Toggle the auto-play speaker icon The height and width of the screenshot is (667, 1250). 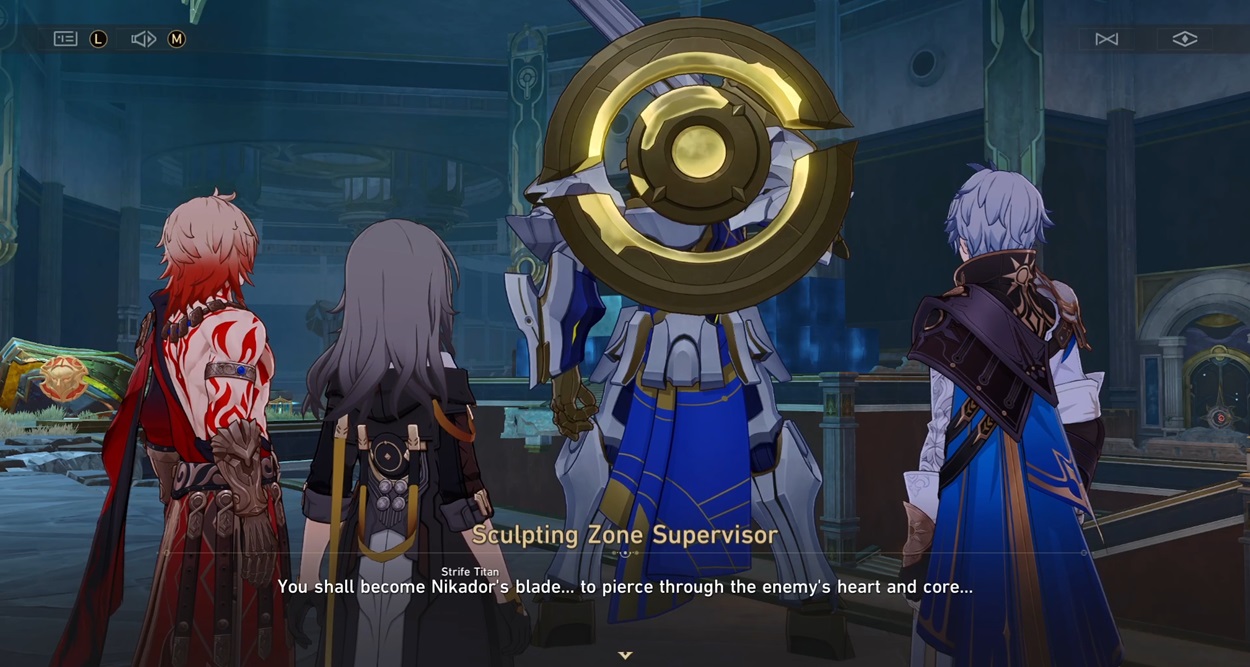tap(143, 39)
